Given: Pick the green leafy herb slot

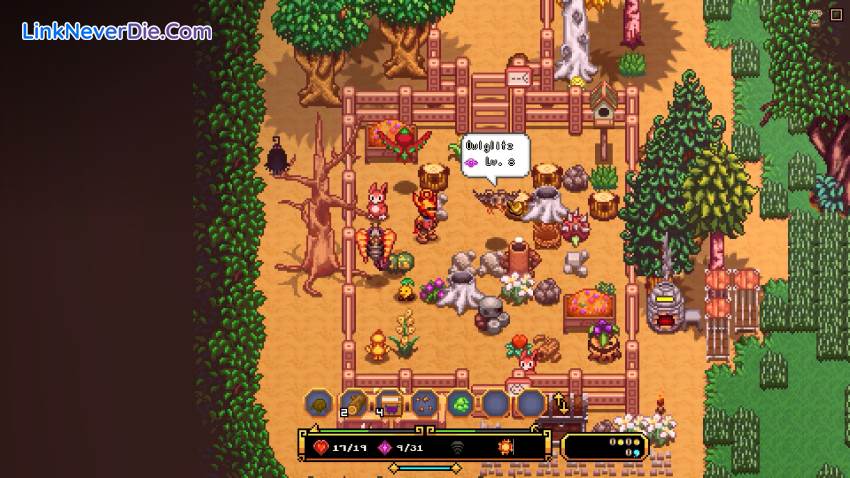Looking at the screenshot, I should click(460, 403).
